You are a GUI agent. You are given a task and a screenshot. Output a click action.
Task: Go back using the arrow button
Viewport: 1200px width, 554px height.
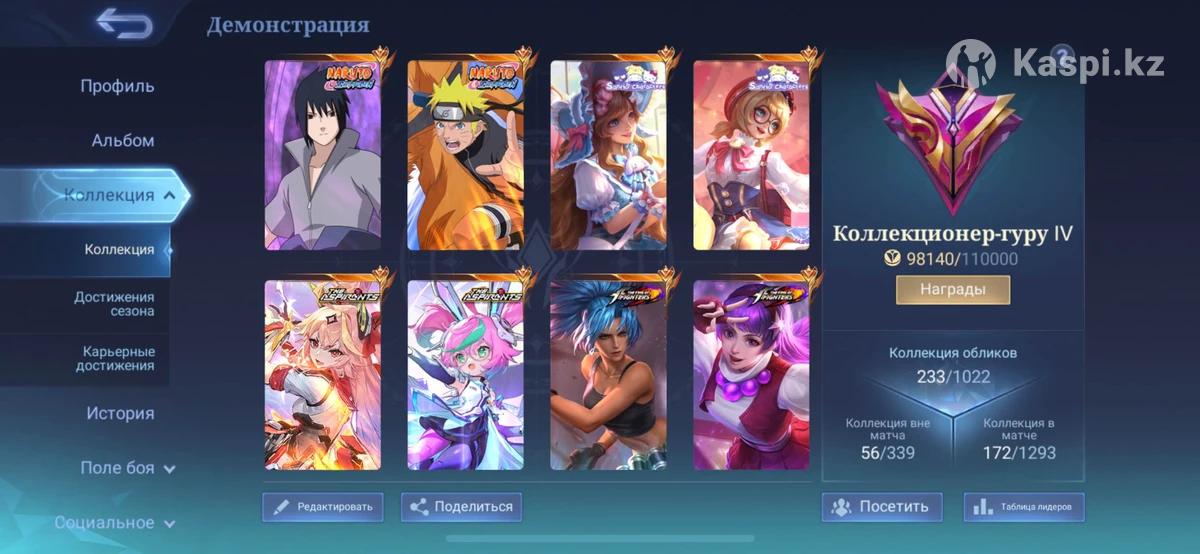124,23
